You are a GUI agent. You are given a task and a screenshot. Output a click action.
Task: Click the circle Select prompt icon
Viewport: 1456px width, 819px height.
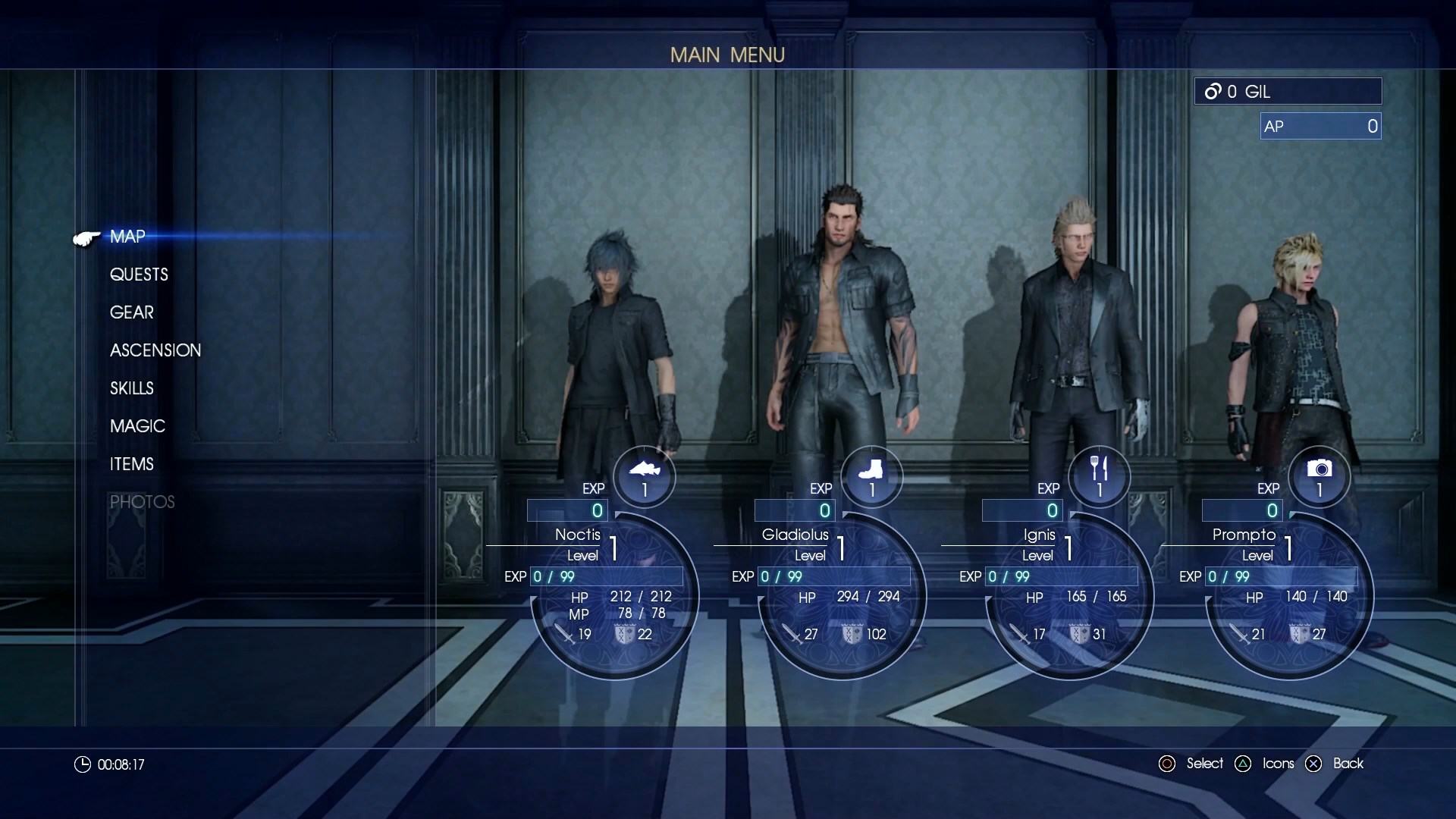pos(1167,764)
